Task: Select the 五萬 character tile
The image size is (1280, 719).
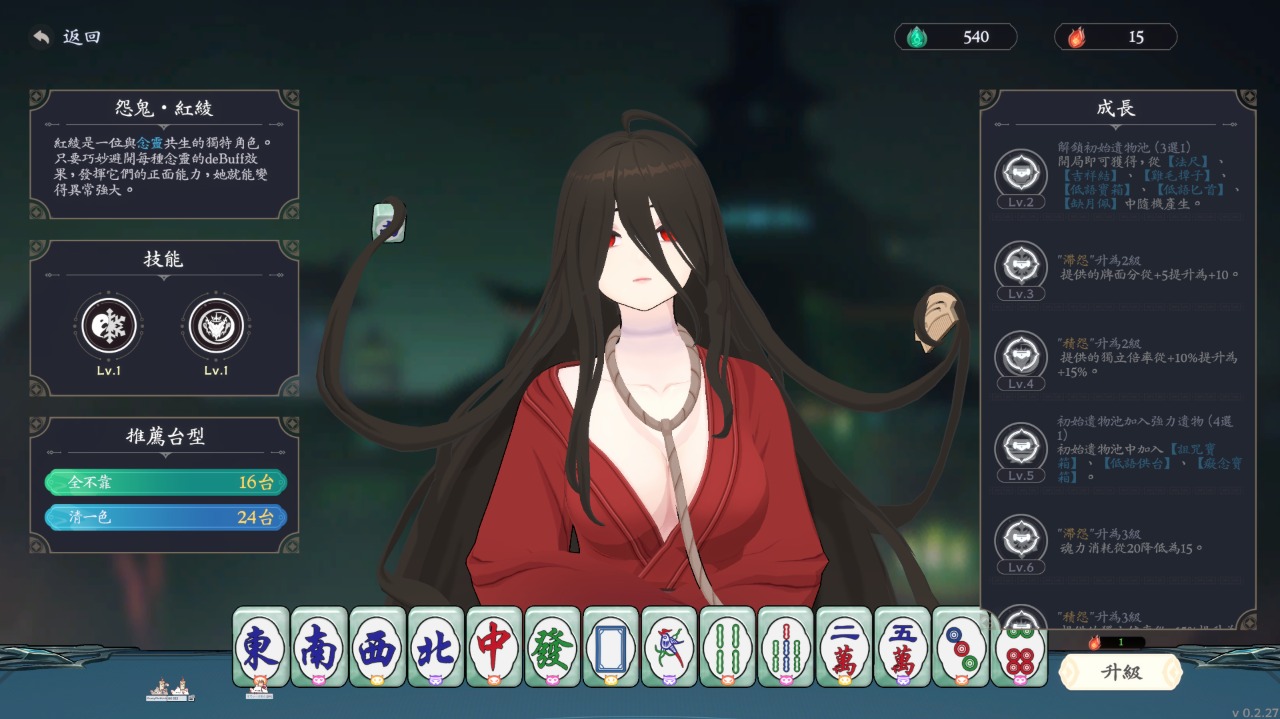Action: (903, 646)
